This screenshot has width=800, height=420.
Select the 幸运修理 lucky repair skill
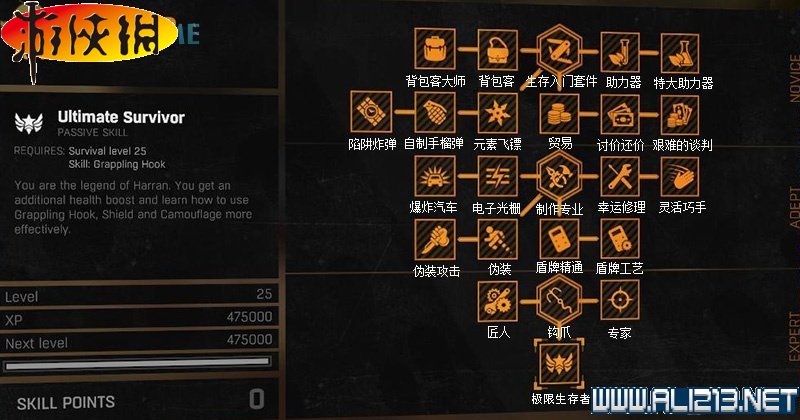tap(620, 176)
